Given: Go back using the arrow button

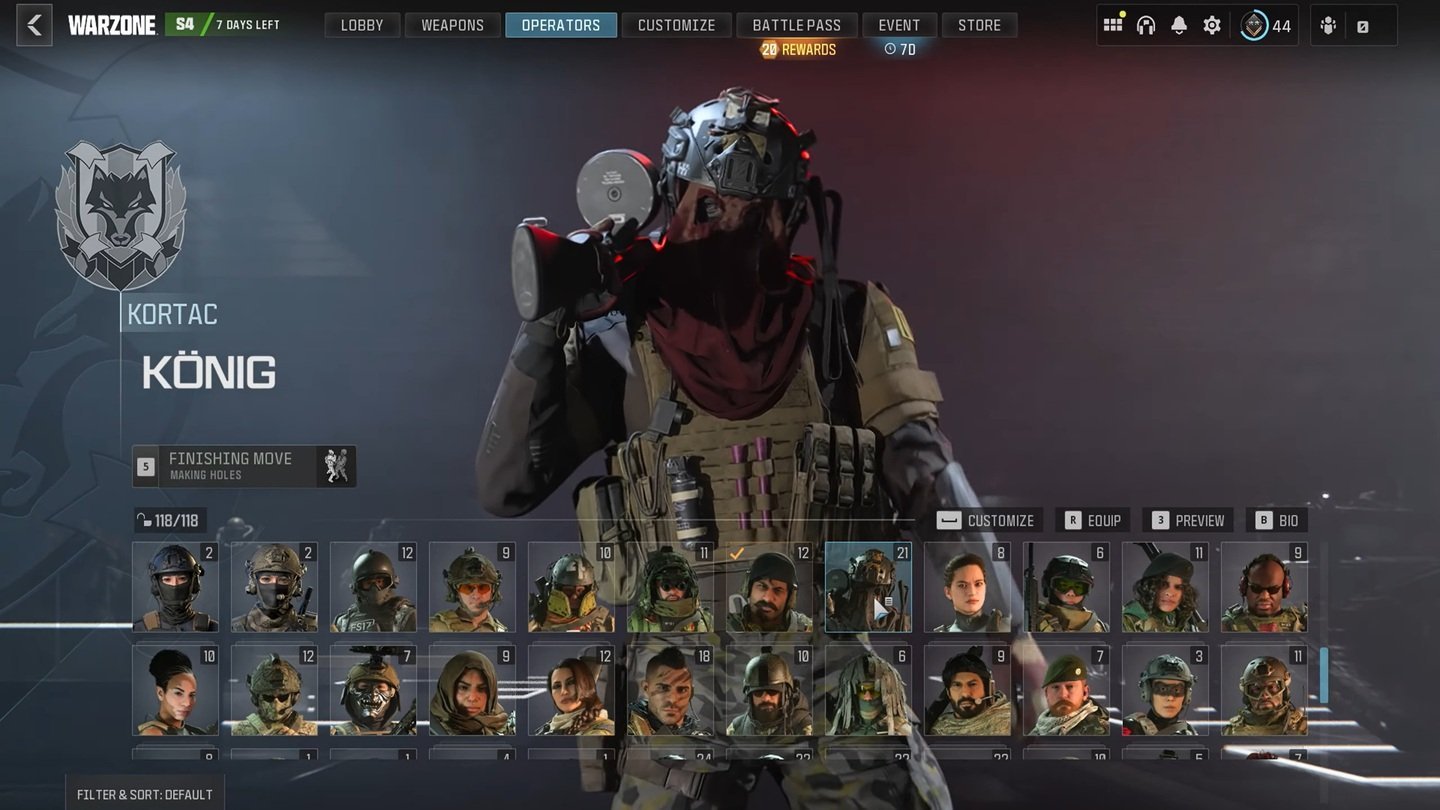Looking at the screenshot, I should [34, 25].
